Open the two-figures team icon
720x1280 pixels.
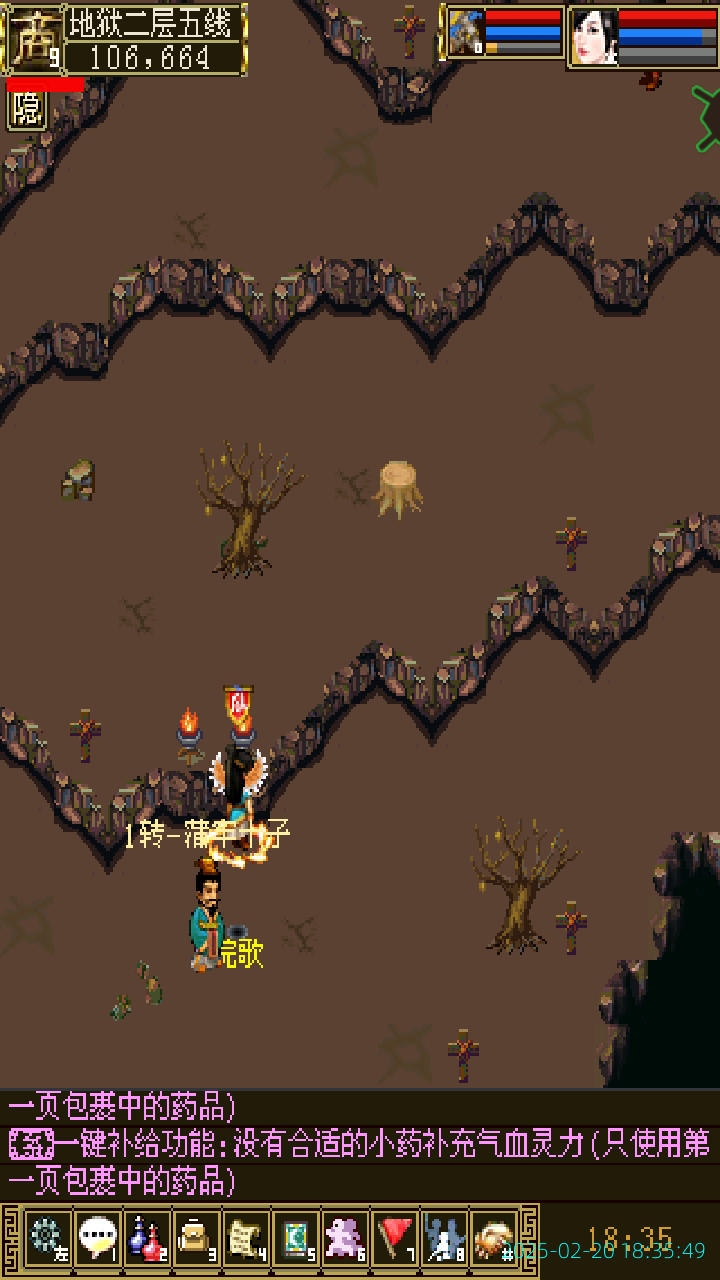tap(444, 1238)
